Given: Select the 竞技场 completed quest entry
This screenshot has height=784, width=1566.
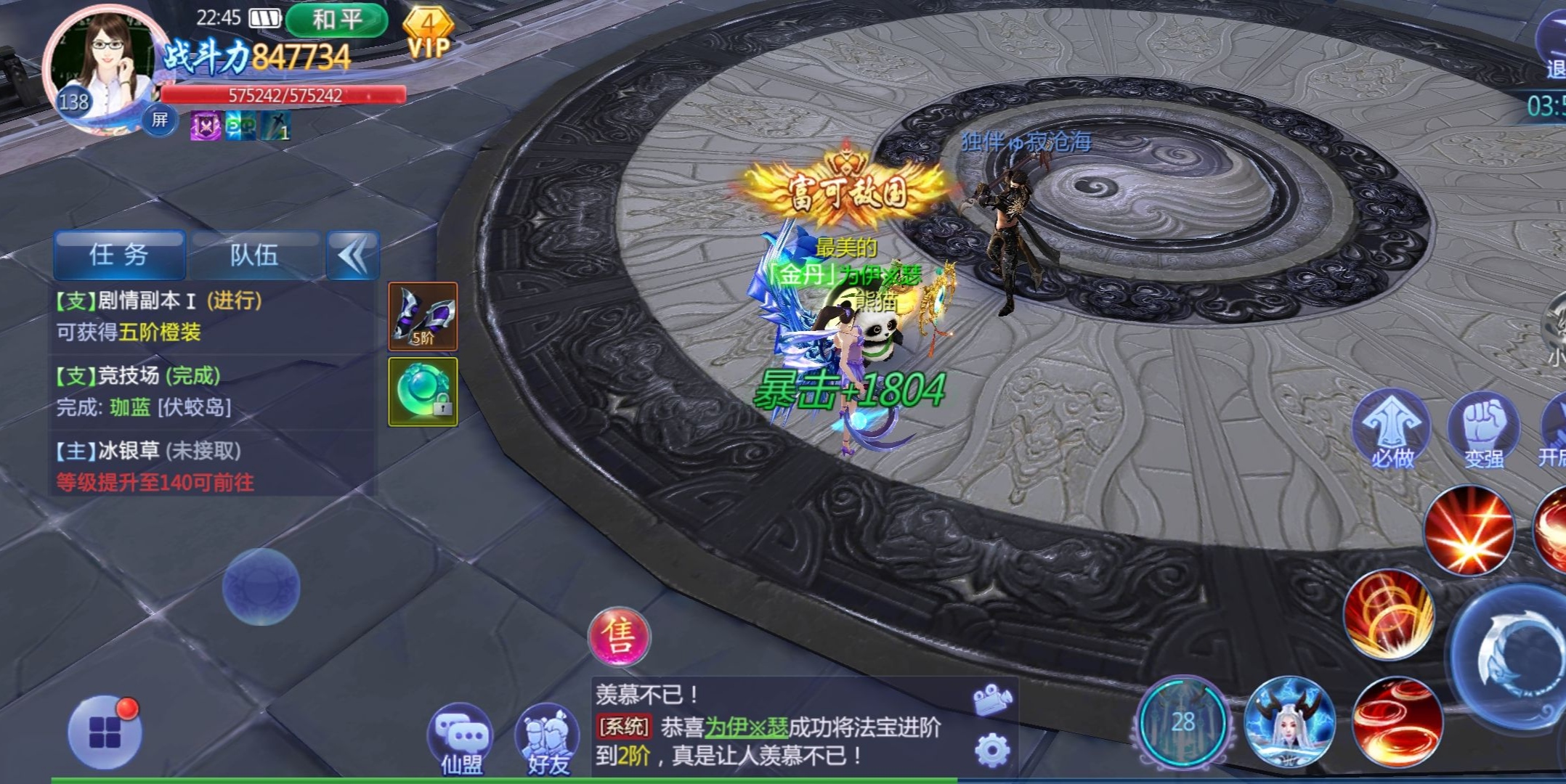Looking at the screenshot, I should tap(211, 391).
